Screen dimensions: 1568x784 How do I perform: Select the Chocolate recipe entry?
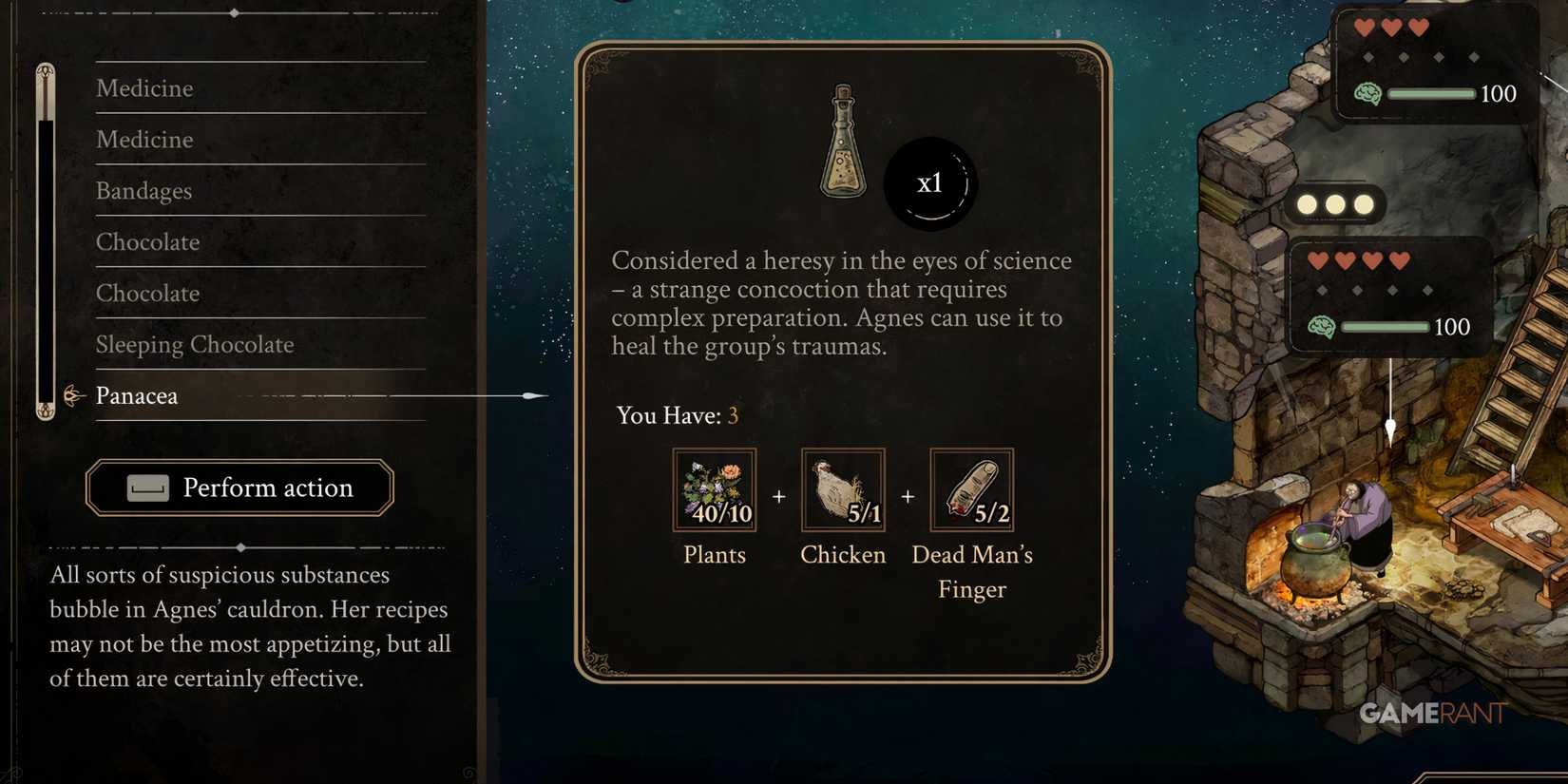[x=147, y=242]
